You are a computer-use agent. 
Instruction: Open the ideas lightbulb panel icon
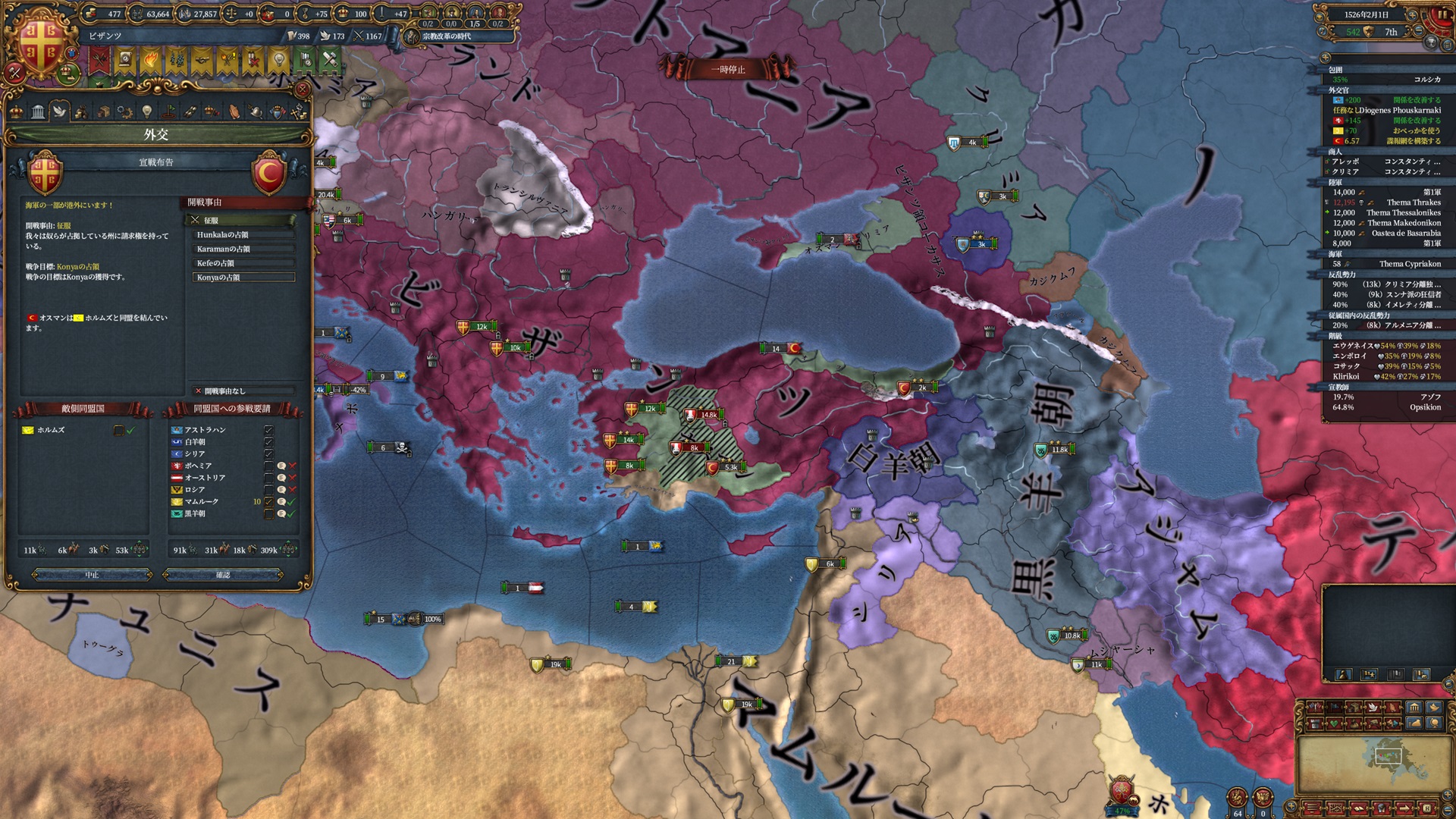click(x=146, y=111)
